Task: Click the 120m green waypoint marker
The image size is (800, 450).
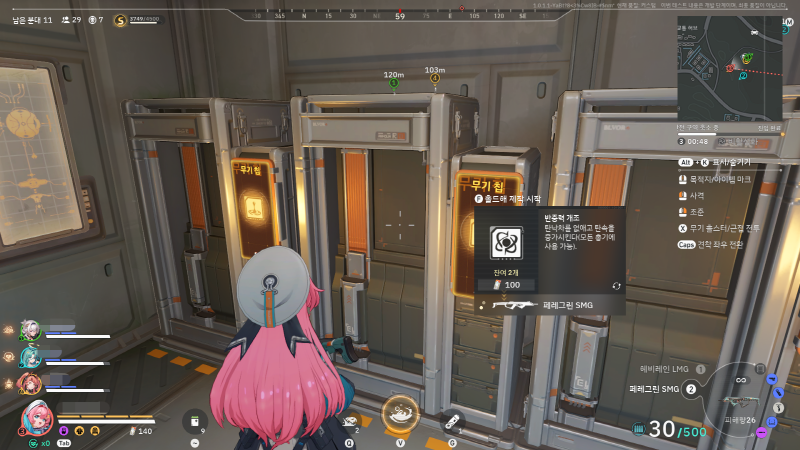Action: point(393,83)
